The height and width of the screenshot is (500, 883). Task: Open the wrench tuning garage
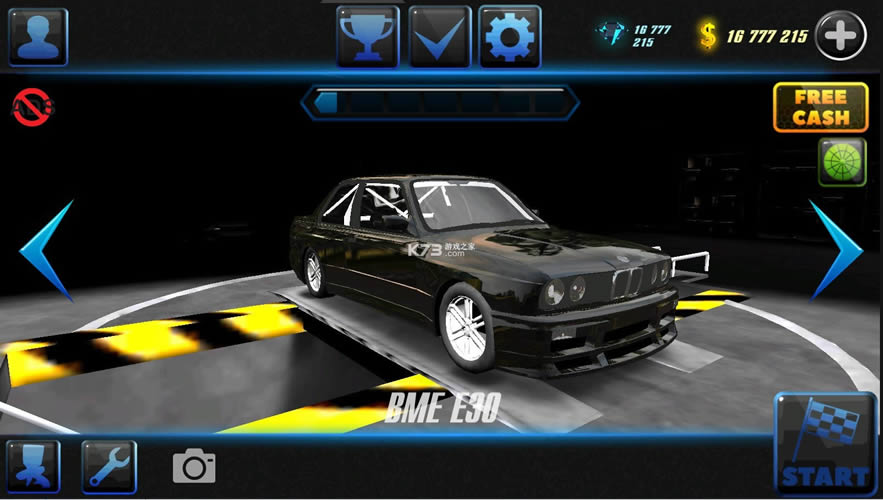[108, 466]
